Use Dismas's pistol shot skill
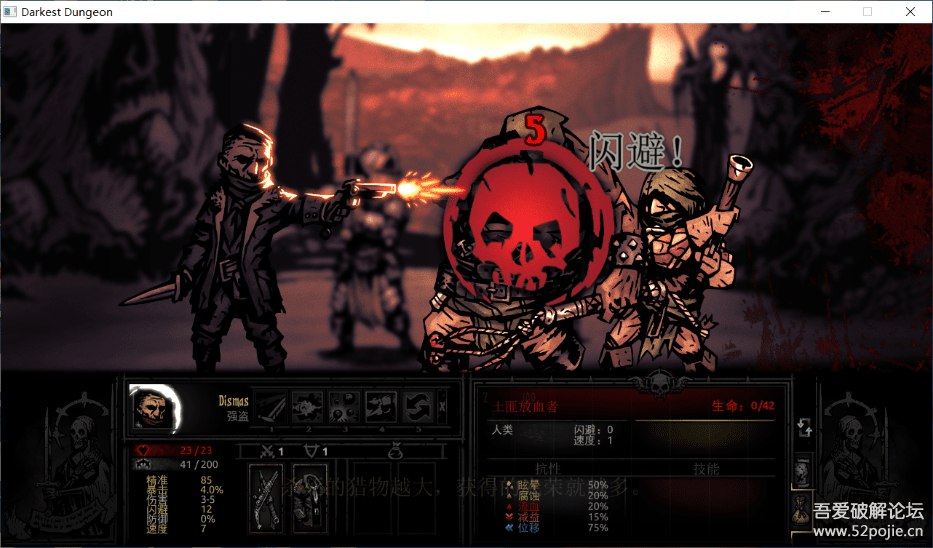The width and height of the screenshot is (933, 548). point(305,407)
